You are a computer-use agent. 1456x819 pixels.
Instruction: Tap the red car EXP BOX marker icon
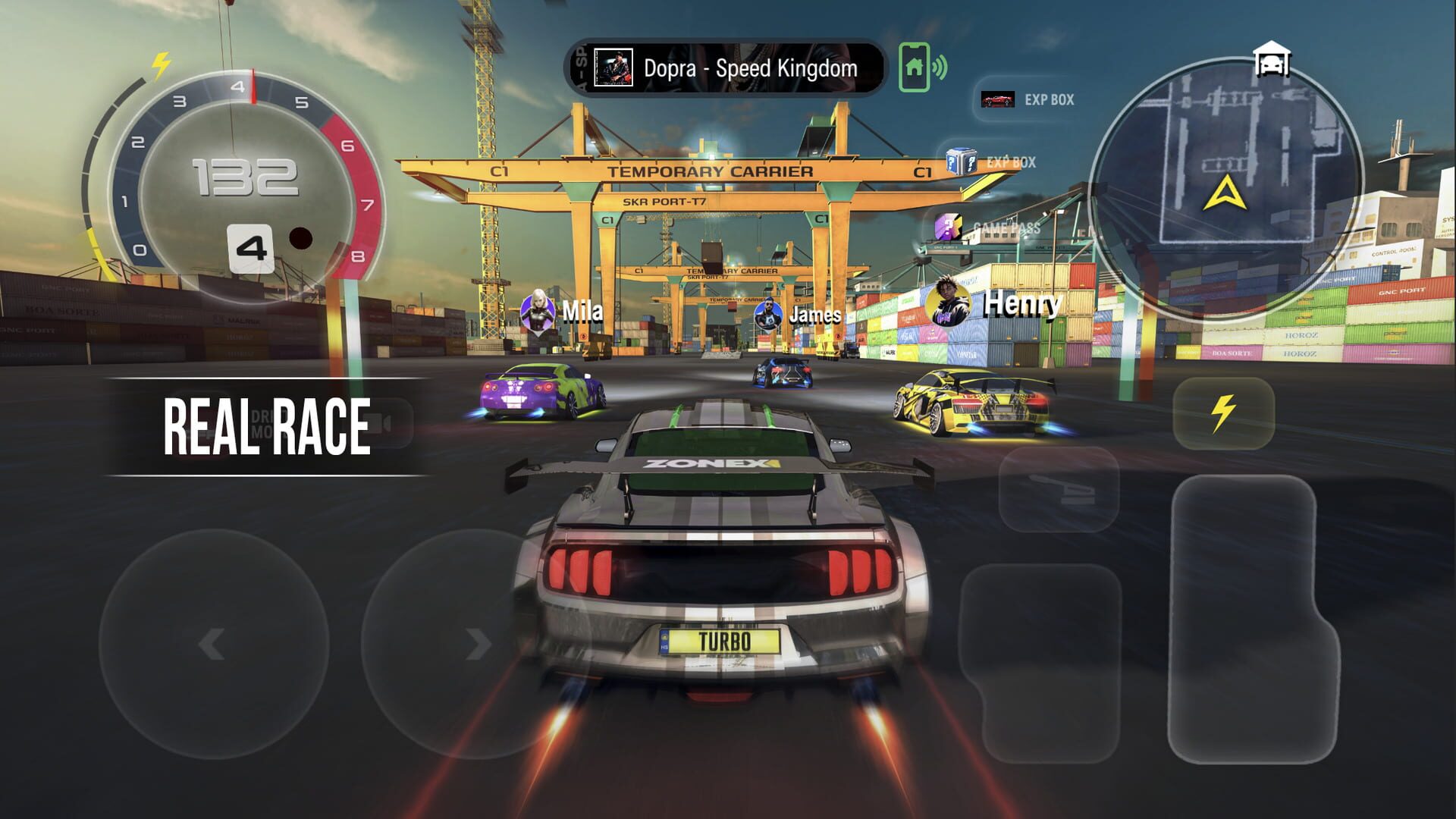click(x=997, y=99)
